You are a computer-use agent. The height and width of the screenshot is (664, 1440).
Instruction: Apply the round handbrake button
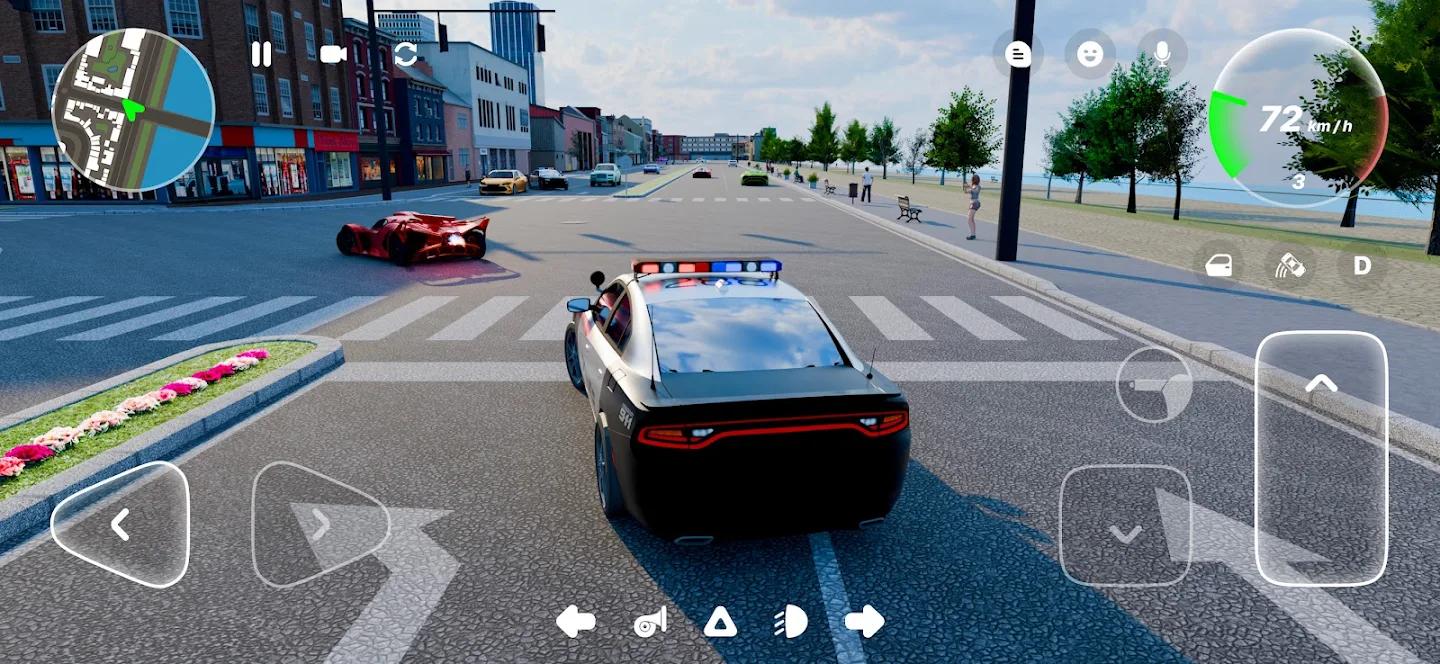pyautogui.click(x=1154, y=384)
